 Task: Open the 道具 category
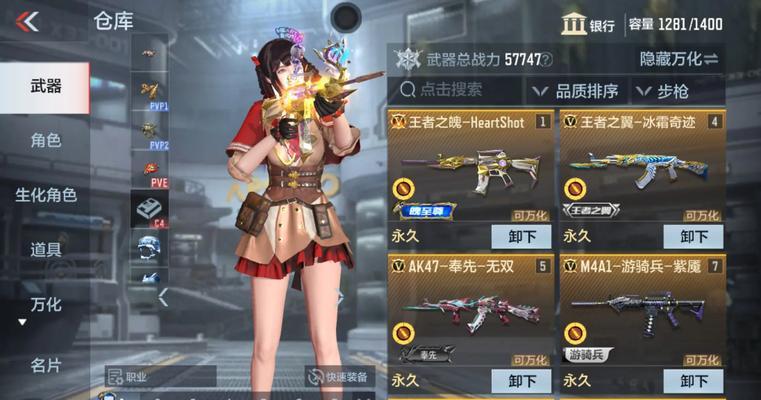tap(45, 250)
